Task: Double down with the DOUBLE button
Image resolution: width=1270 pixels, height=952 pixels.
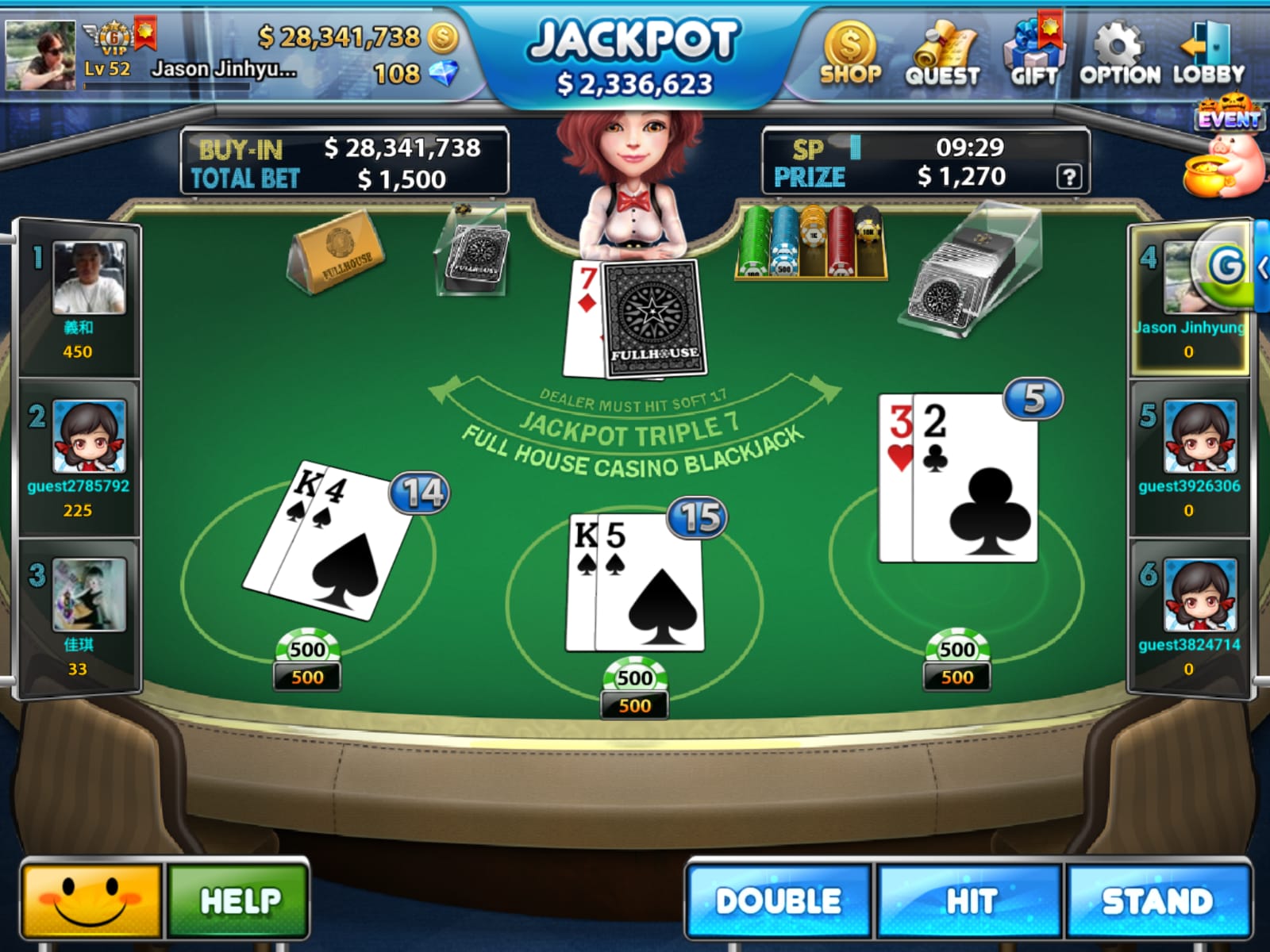Action: 779,901
